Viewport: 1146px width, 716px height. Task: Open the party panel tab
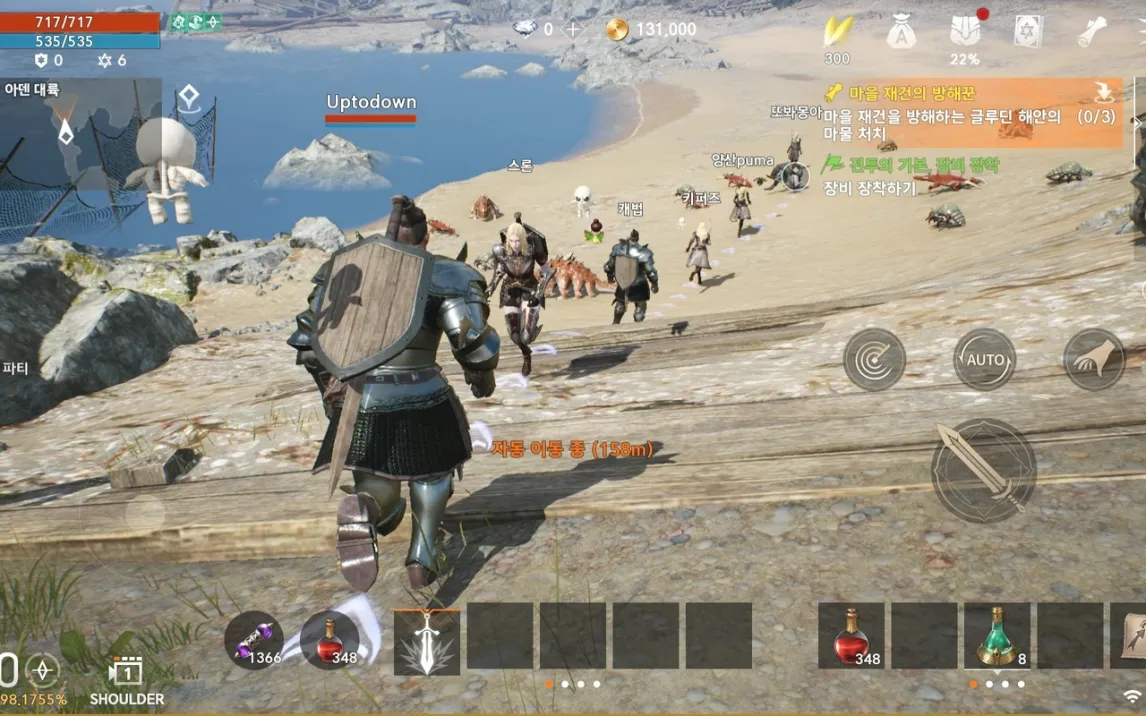pyautogui.click(x=16, y=368)
